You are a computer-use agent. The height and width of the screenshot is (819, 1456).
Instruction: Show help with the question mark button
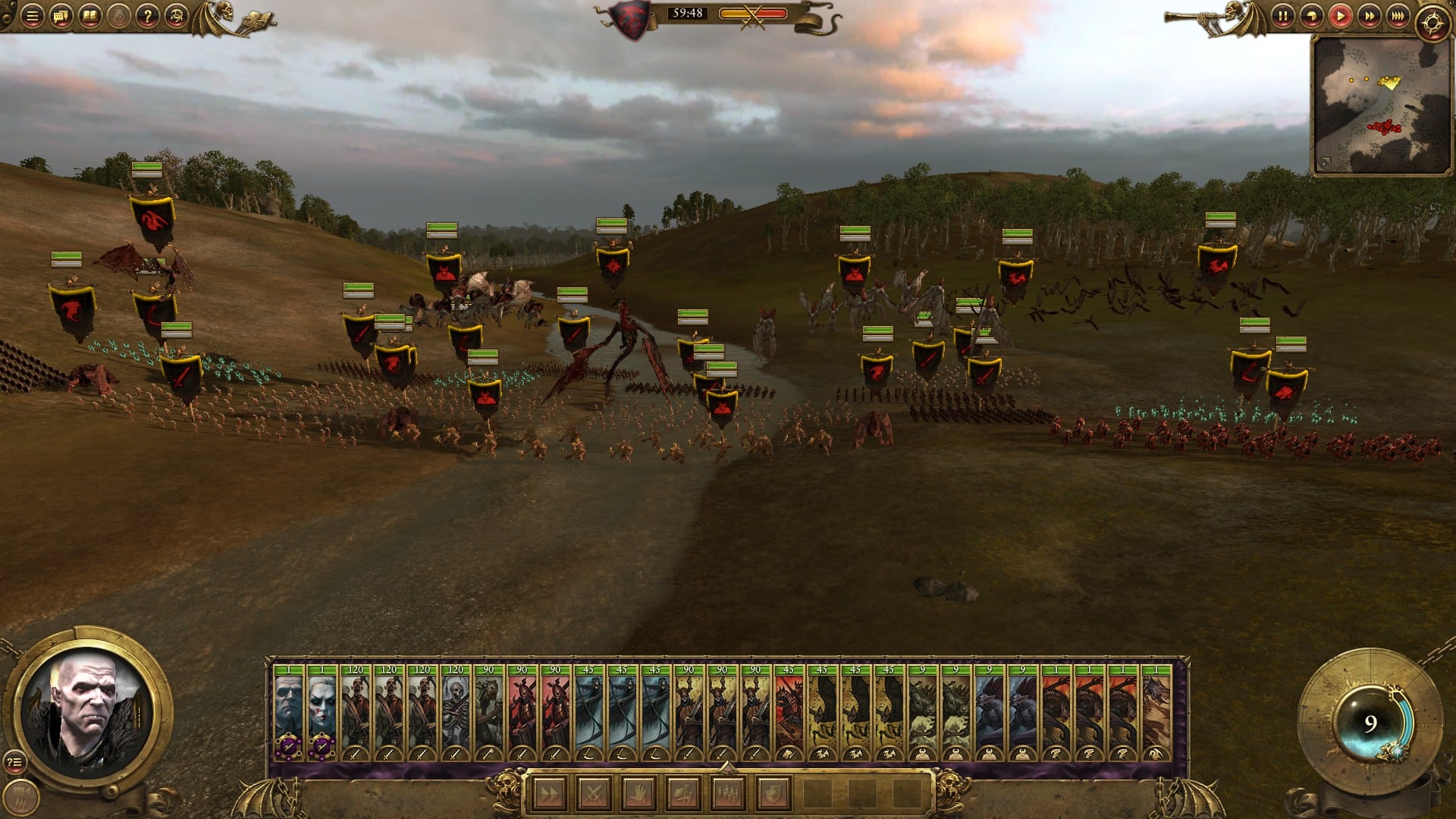click(x=147, y=16)
